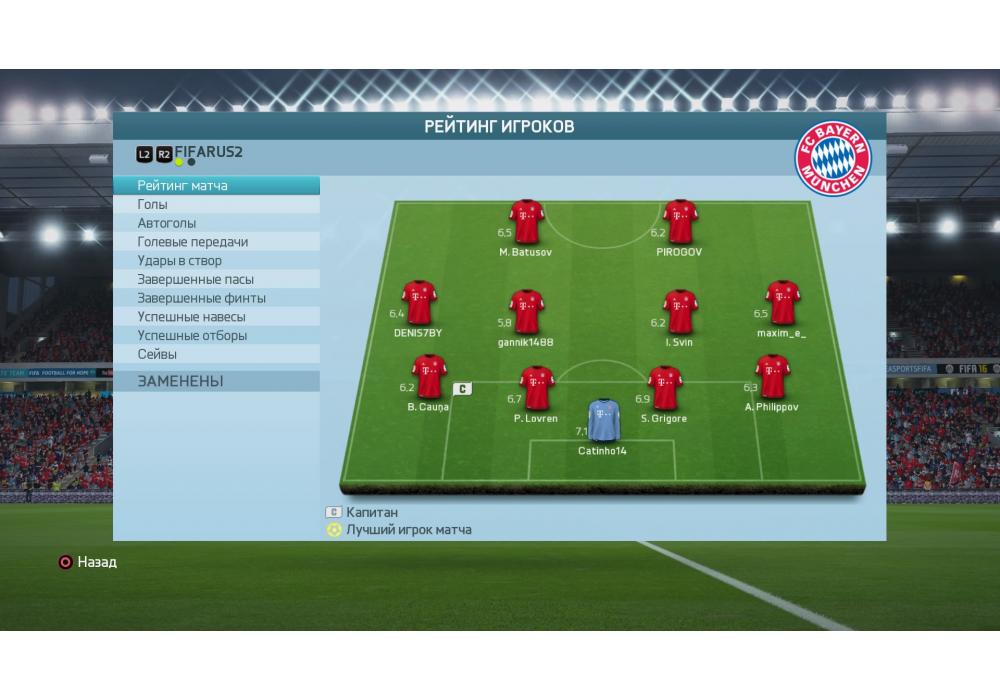Show Завершенные пасы statistics
Screen dimensions: 1000x700
tap(216, 280)
